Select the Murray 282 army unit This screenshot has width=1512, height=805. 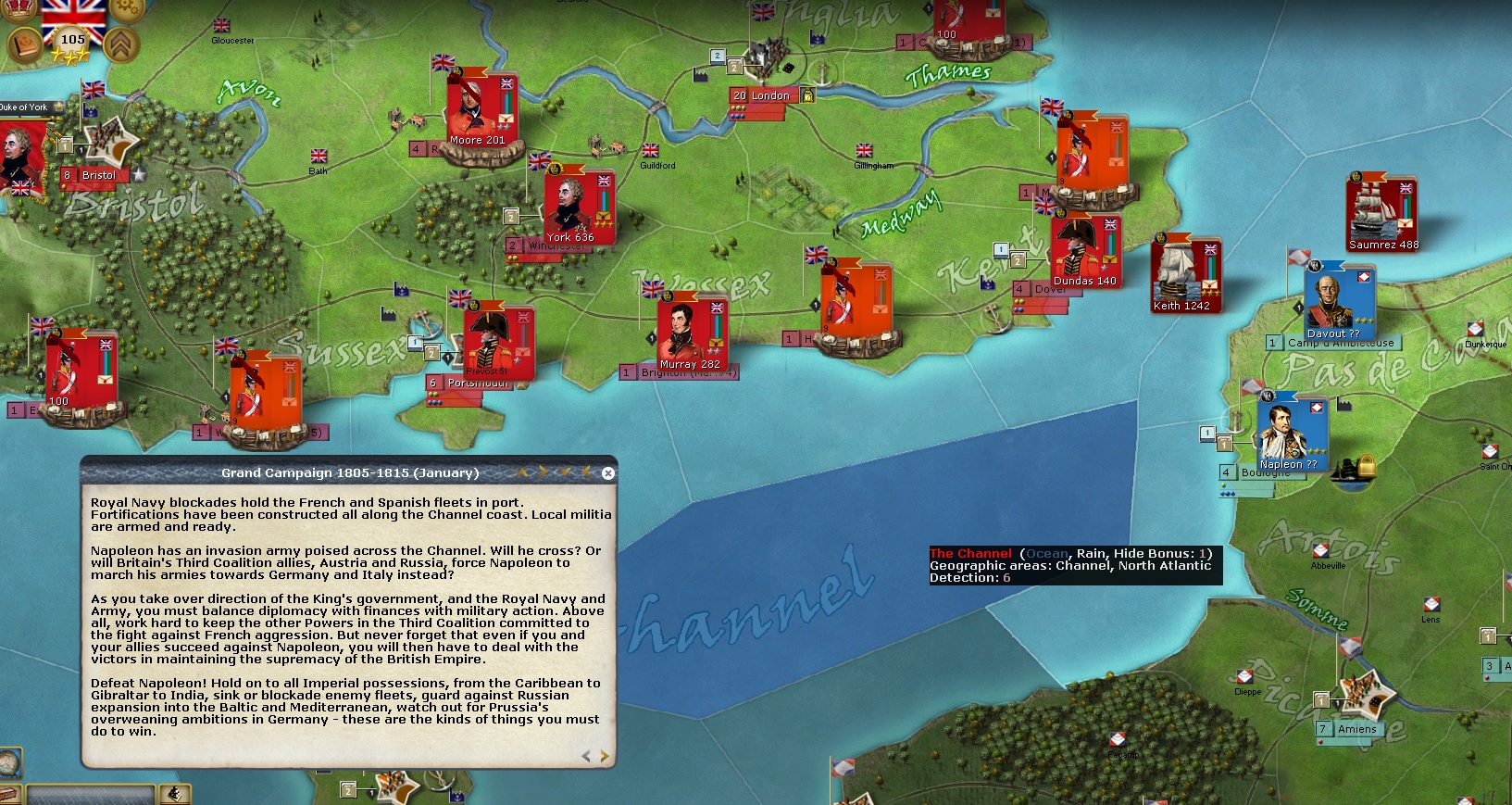690,333
